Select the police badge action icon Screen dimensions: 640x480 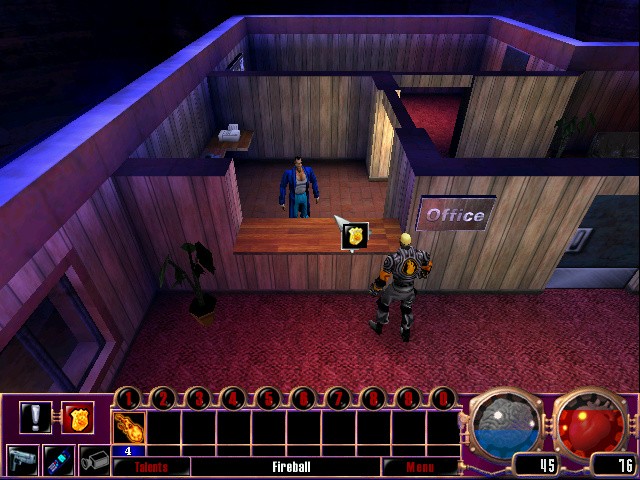pos(78,416)
